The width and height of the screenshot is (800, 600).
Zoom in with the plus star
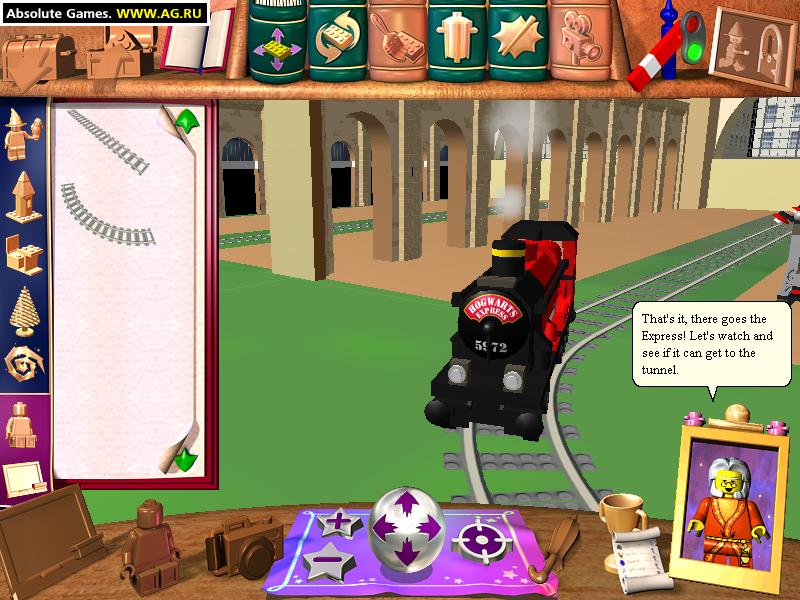coord(336,522)
